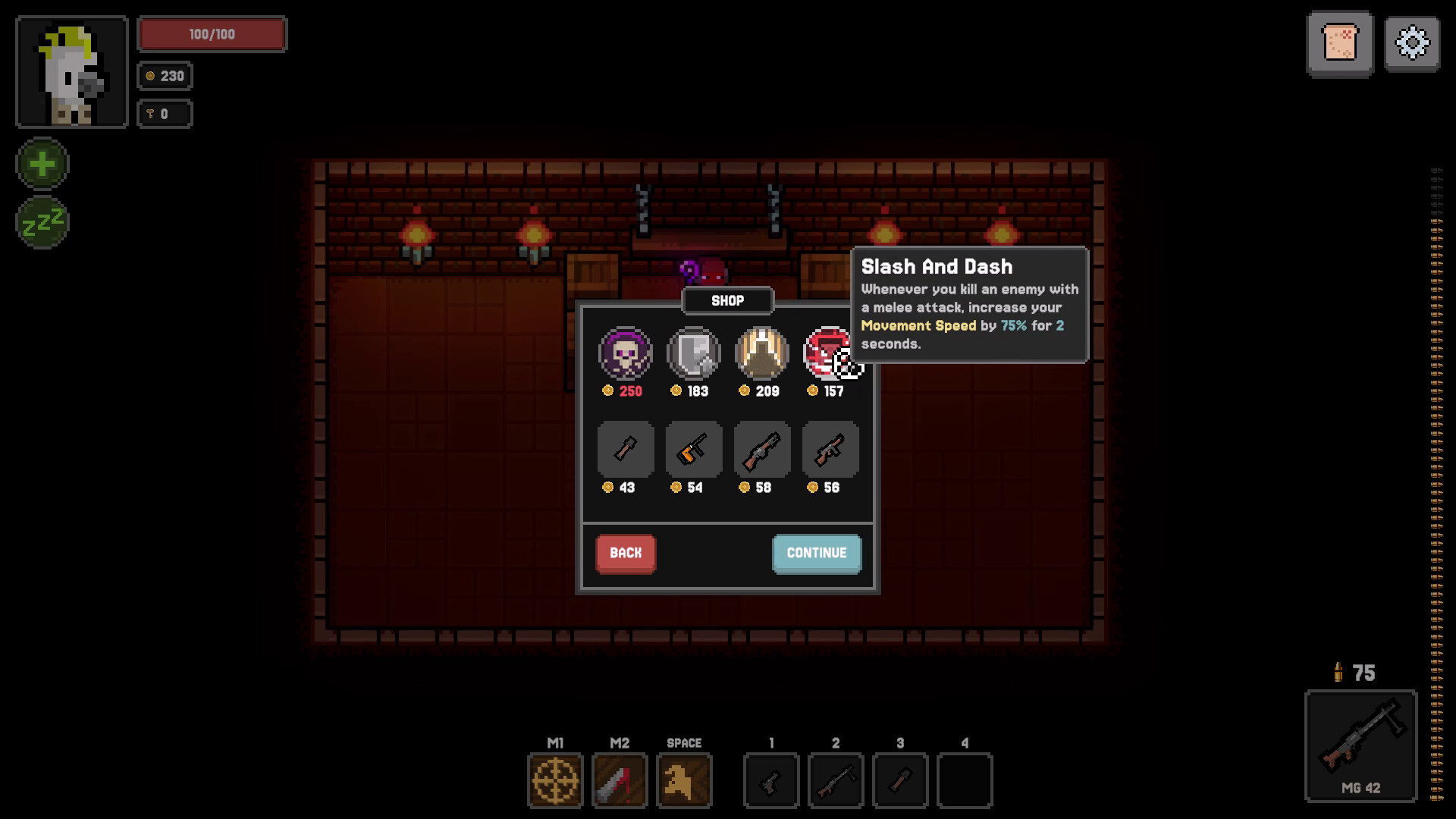Purchase the golden helmet perk for 209
Image resolution: width=1456 pixels, height=819 pixels.
pyautogui.click(x=761, y=353)
